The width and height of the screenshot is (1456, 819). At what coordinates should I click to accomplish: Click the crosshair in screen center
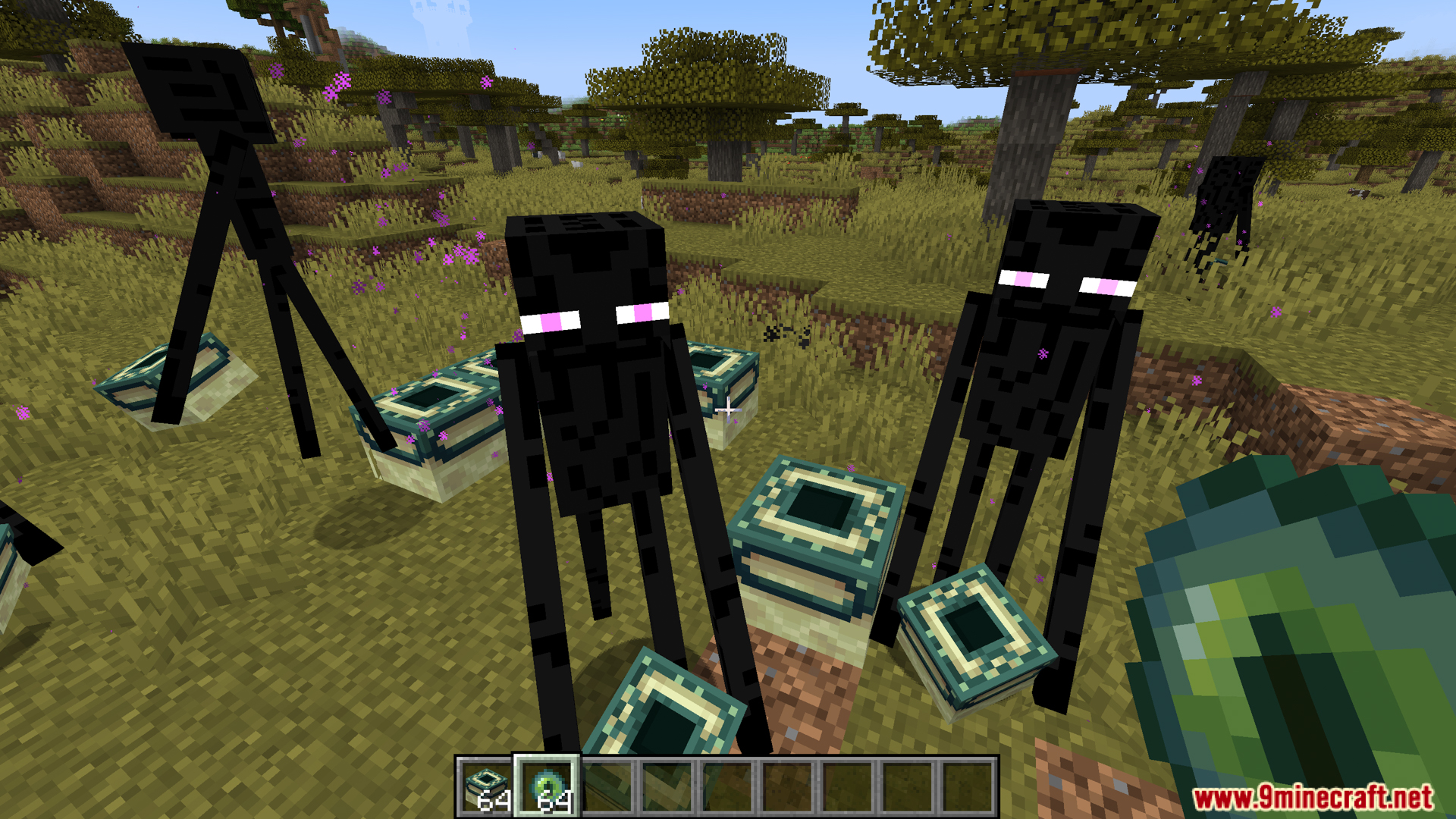click(x=728, y=409)
